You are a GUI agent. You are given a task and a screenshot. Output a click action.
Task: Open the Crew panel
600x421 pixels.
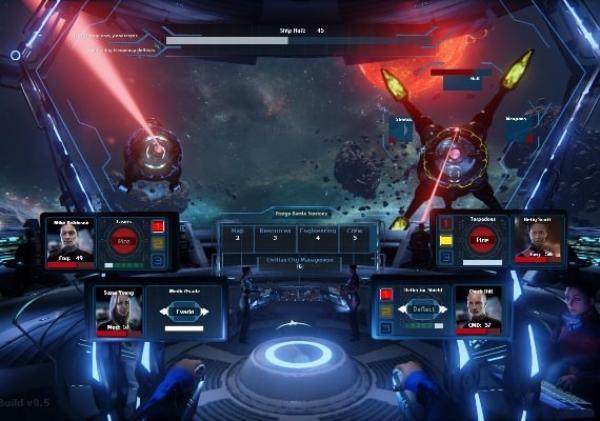(x=355, y=235)
